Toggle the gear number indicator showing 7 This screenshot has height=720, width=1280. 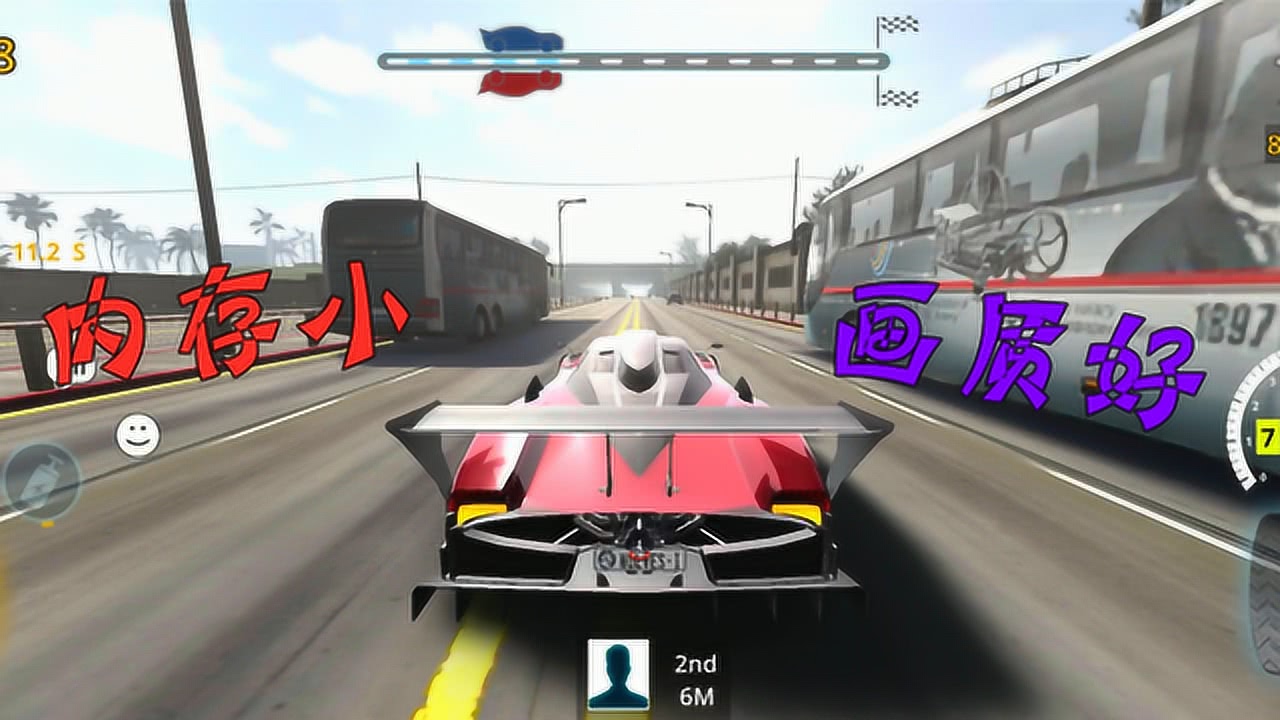1268,434
